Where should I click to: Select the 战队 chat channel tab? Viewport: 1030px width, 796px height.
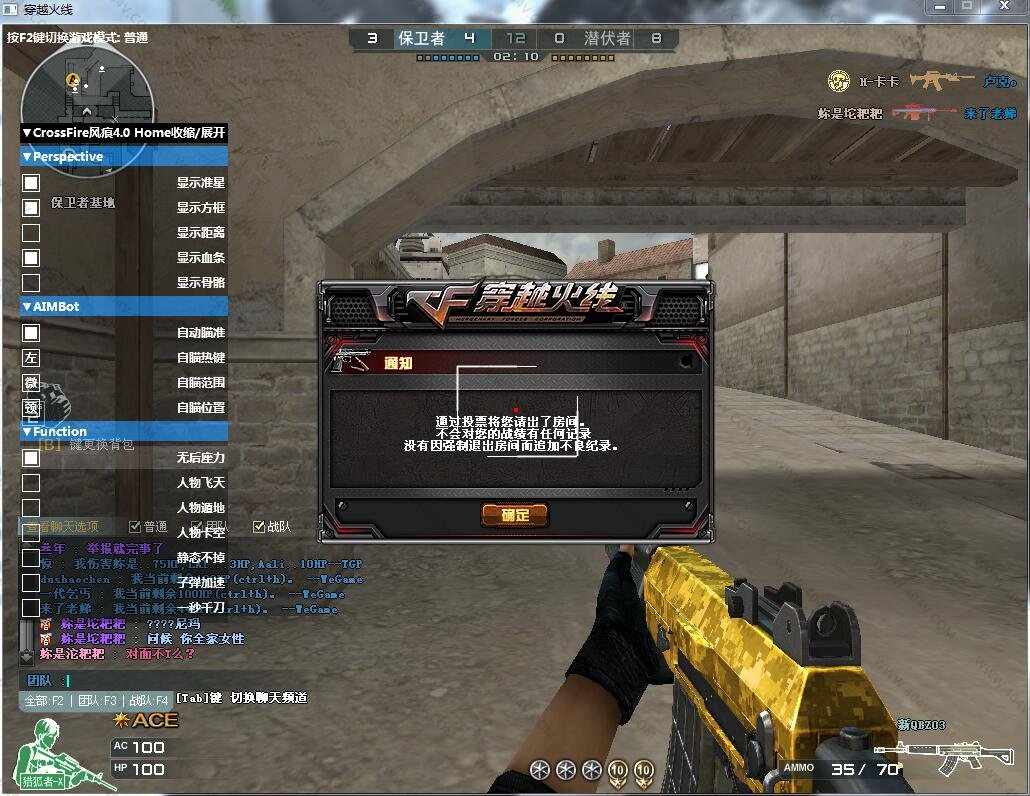[x=148, y=701]
